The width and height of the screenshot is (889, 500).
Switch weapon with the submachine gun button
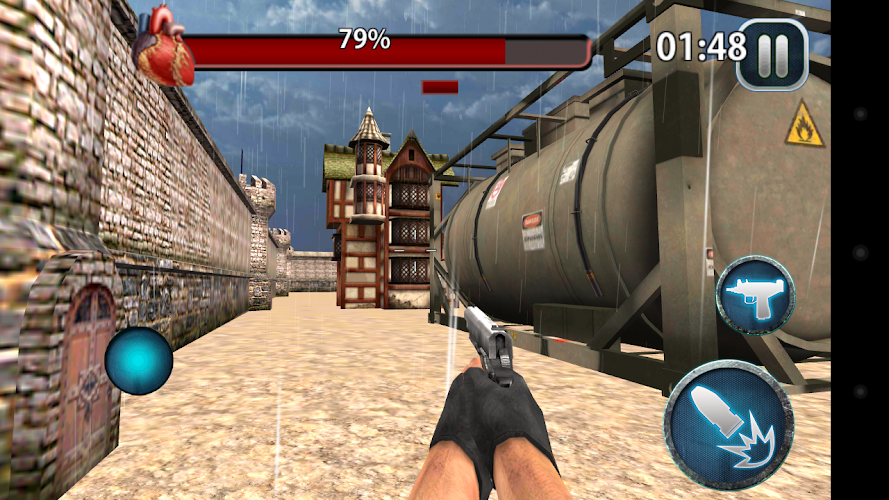[755, 295]
